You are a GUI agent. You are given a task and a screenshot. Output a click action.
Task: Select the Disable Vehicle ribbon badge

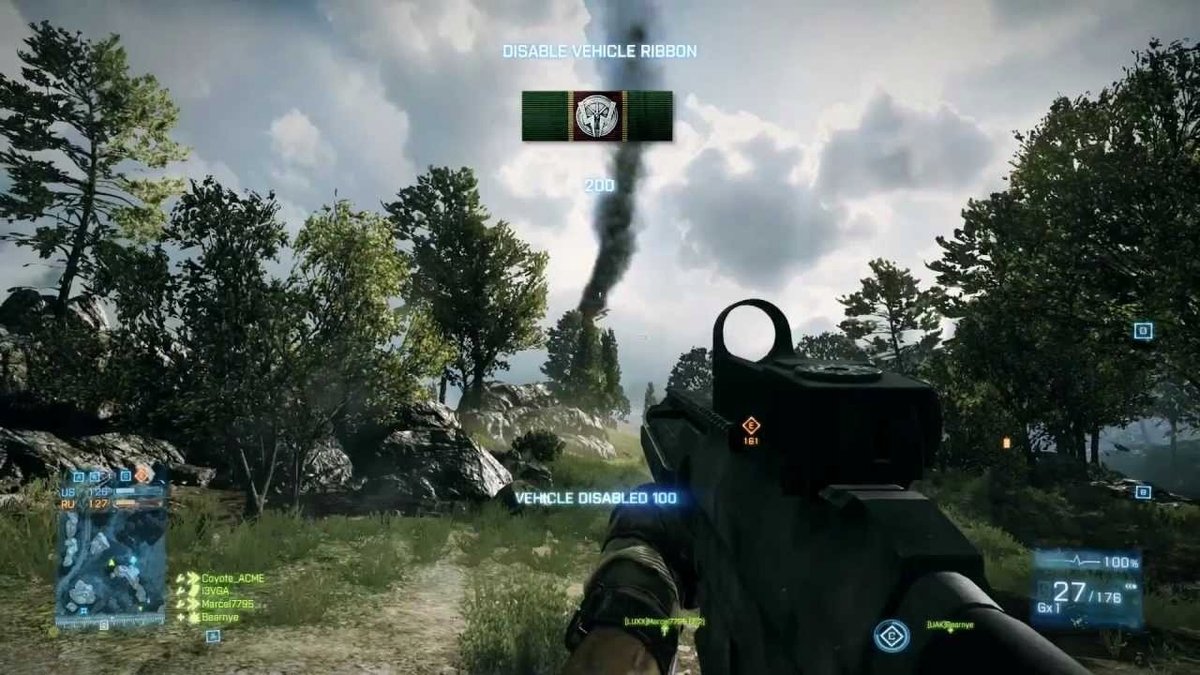pos(597,116)
